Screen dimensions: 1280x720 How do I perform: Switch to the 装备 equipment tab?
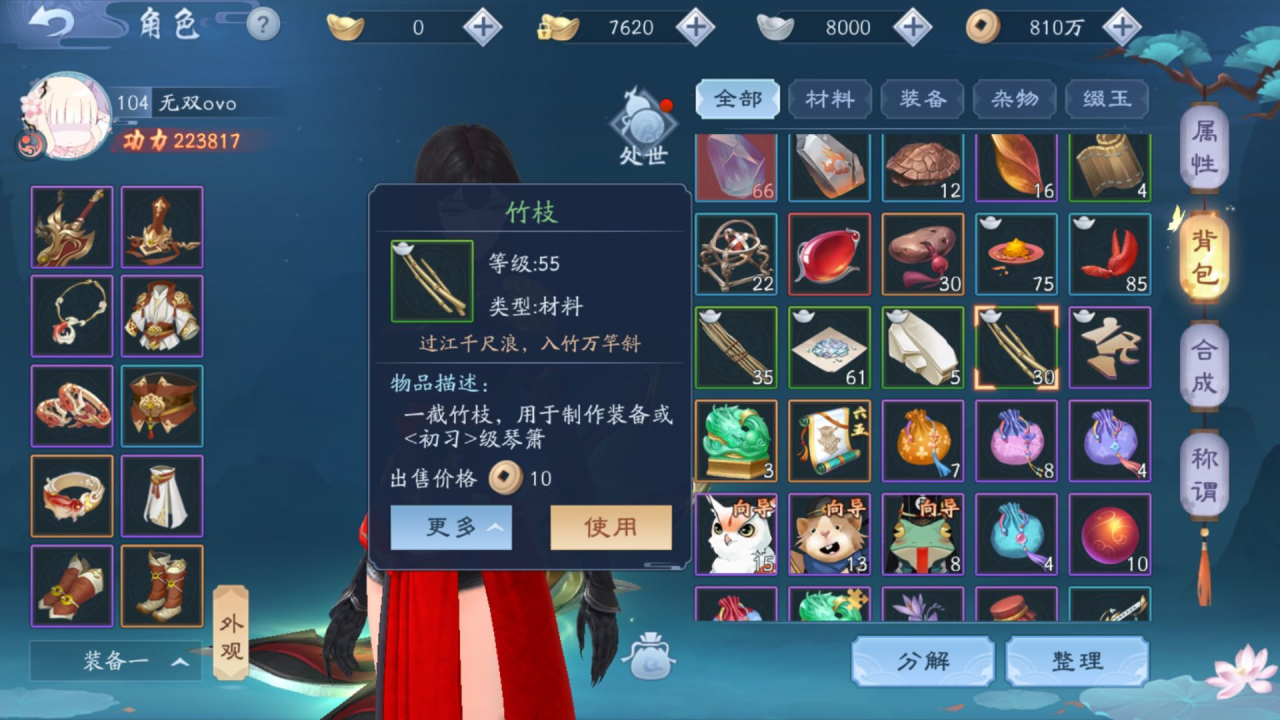(922, 99)
